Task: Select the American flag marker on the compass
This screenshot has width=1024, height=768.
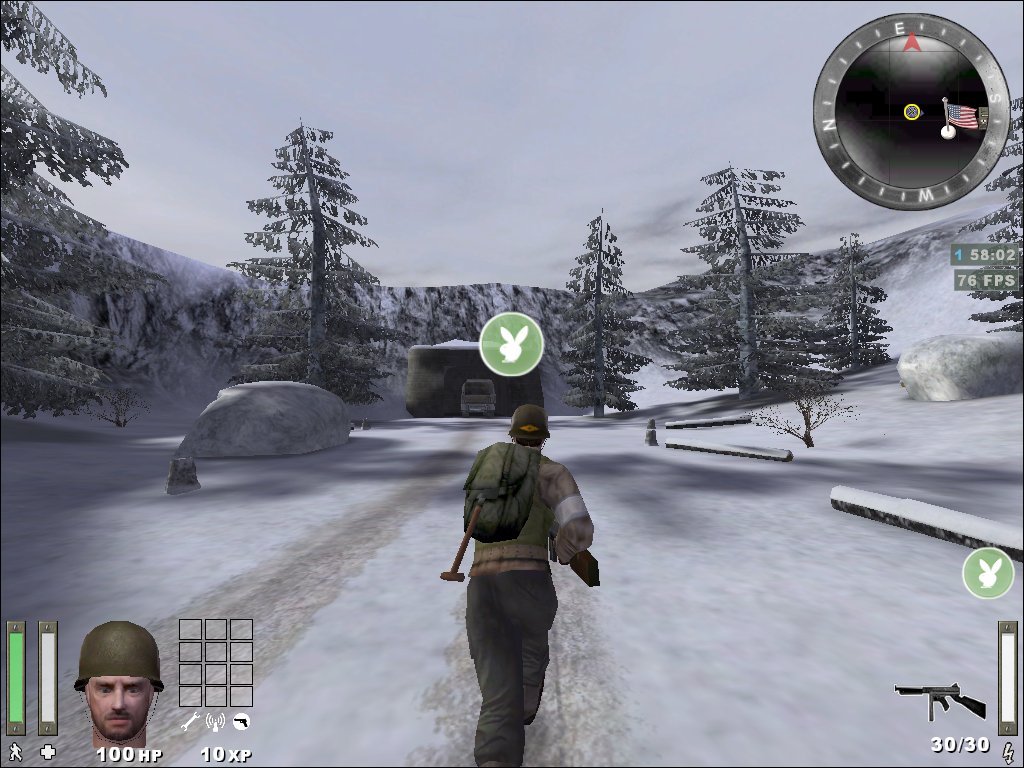Action: [x=961, y=116]
